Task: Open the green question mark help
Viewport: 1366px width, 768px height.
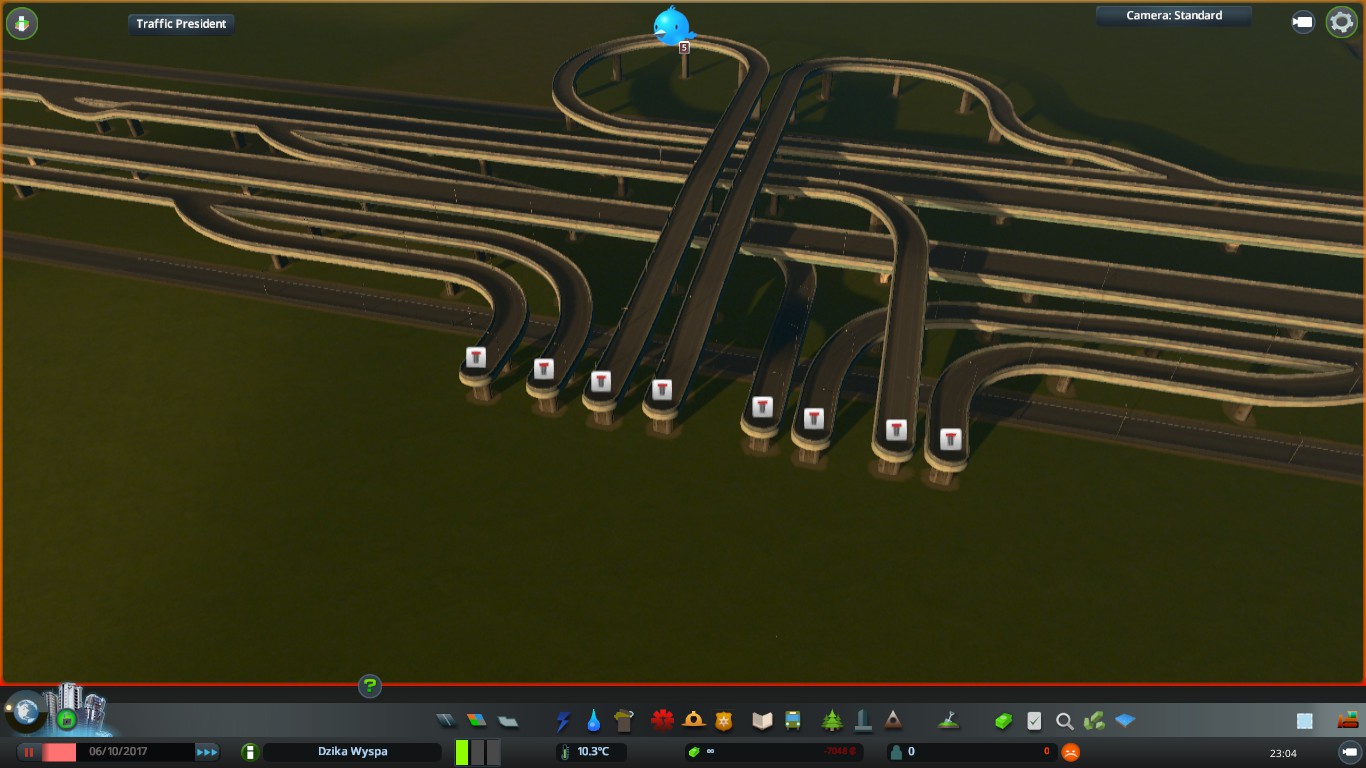Action: click(x=370, y=686)
